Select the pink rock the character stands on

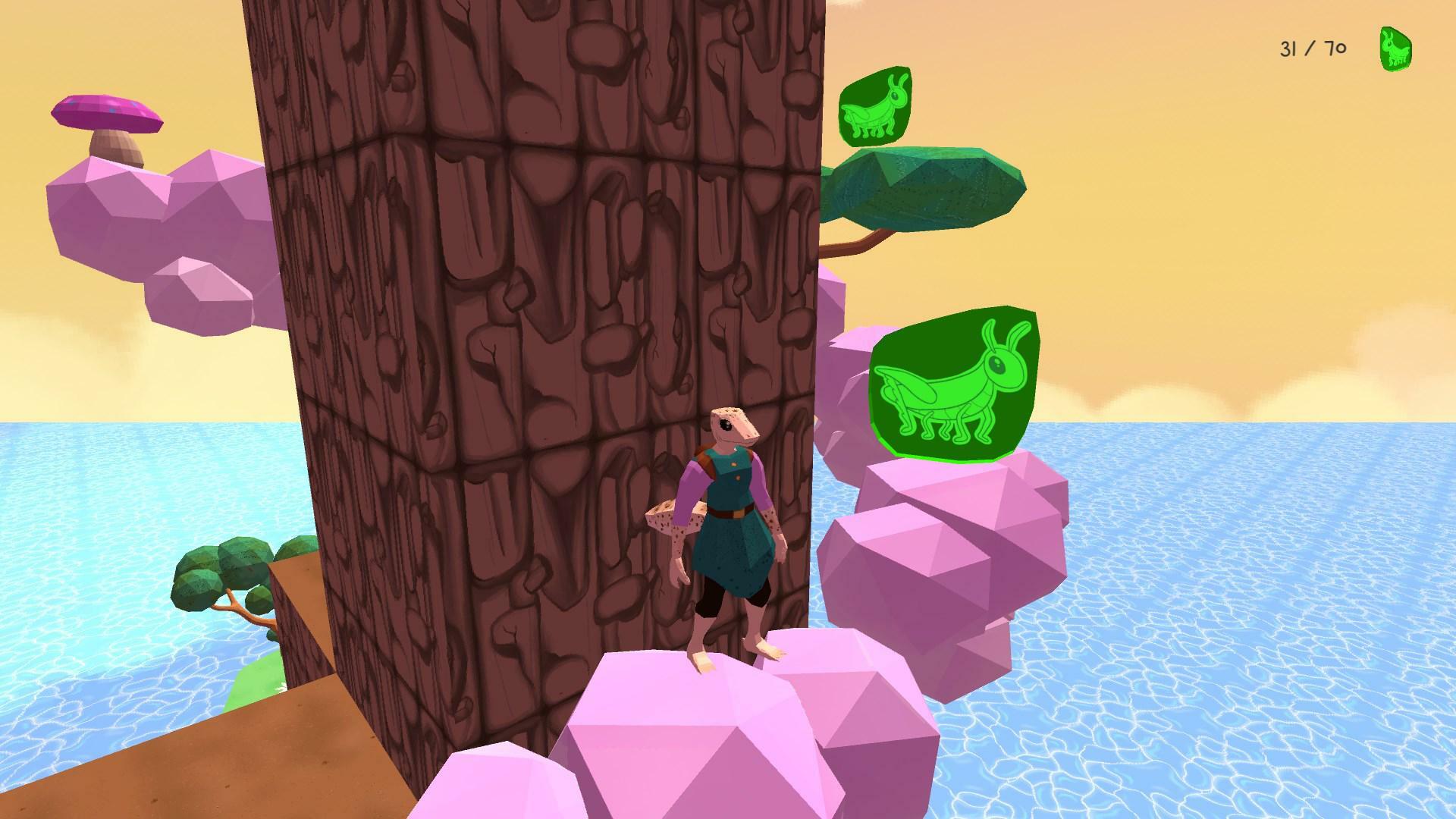tap(682, 720)
